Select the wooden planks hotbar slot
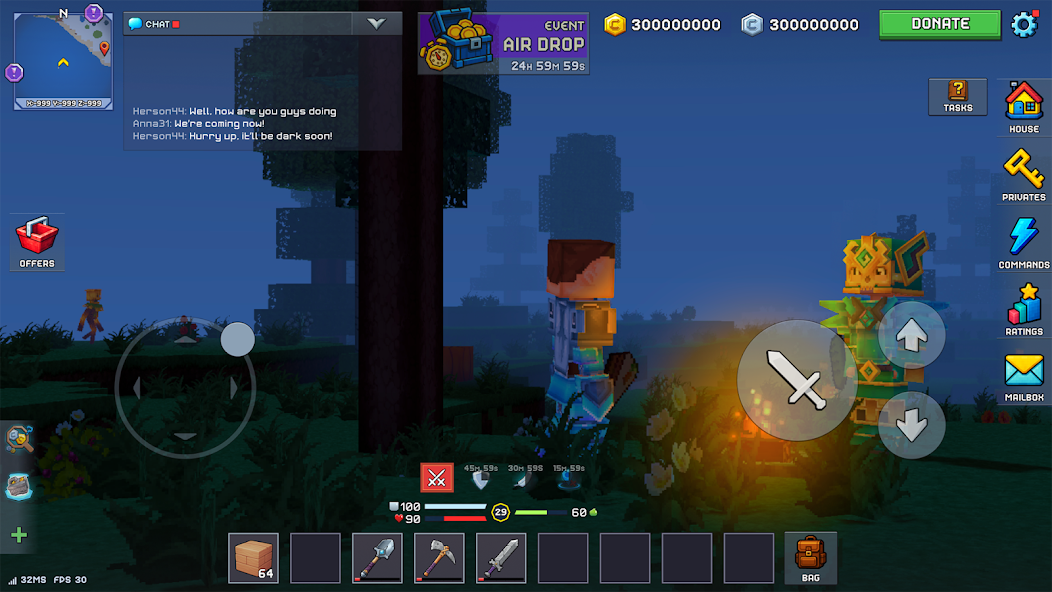 [253, 557]
